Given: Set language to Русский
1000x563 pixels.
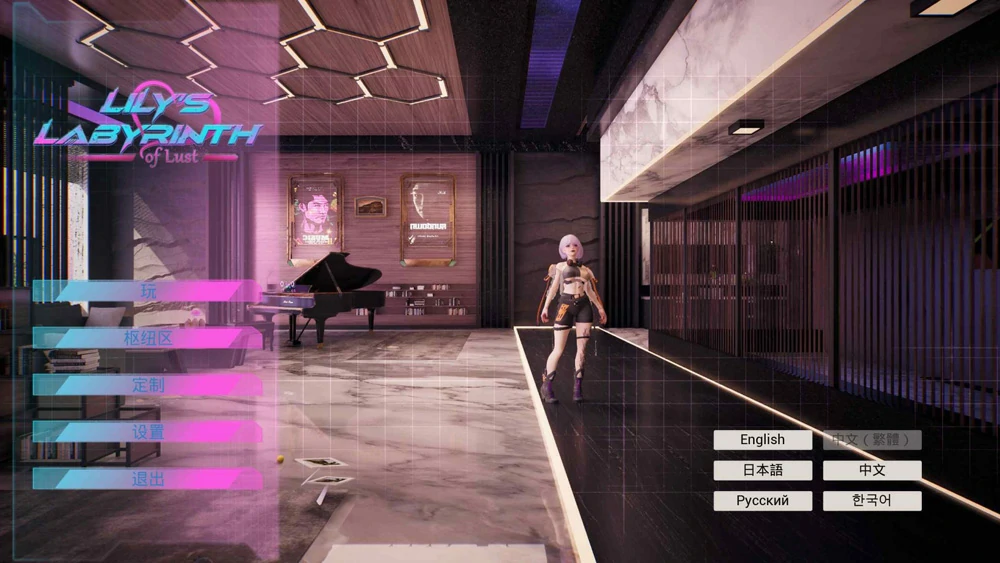Looking at the screenshot, I should (762, 501).
